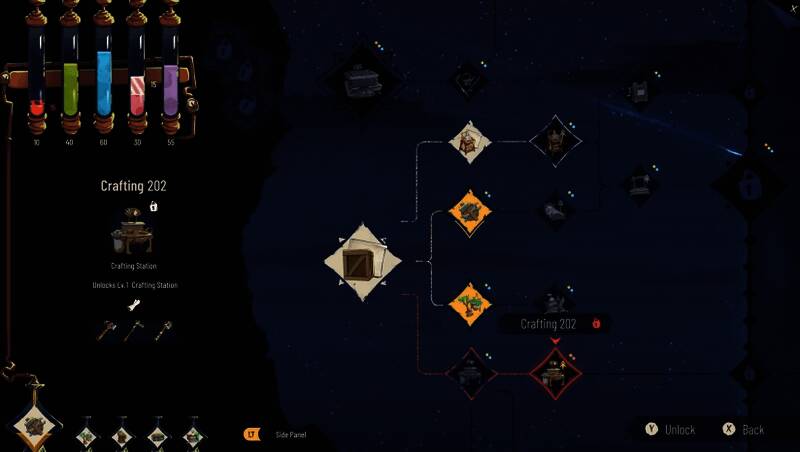Select the red-outlined node left of Crafting 202
The width and height of the screenshot is (800, 452).
470,372
